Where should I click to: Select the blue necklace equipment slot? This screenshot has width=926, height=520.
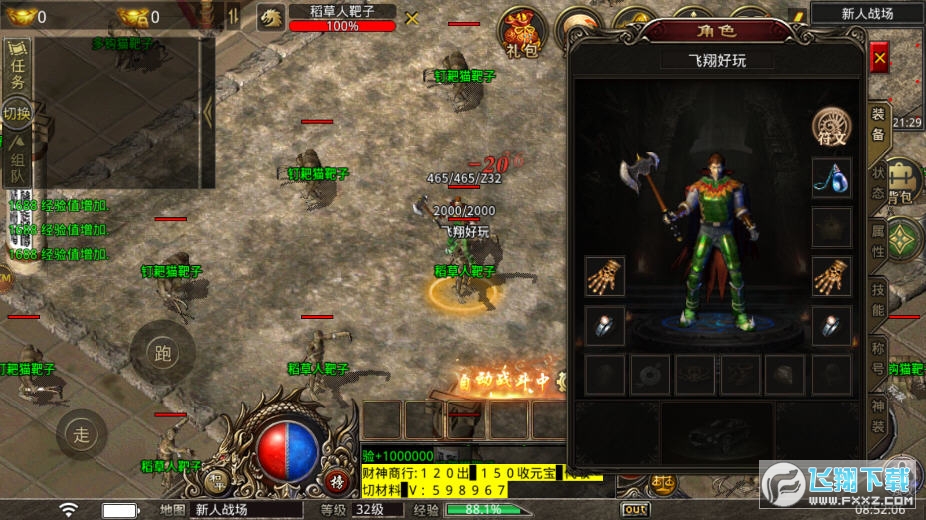[831, 178]
